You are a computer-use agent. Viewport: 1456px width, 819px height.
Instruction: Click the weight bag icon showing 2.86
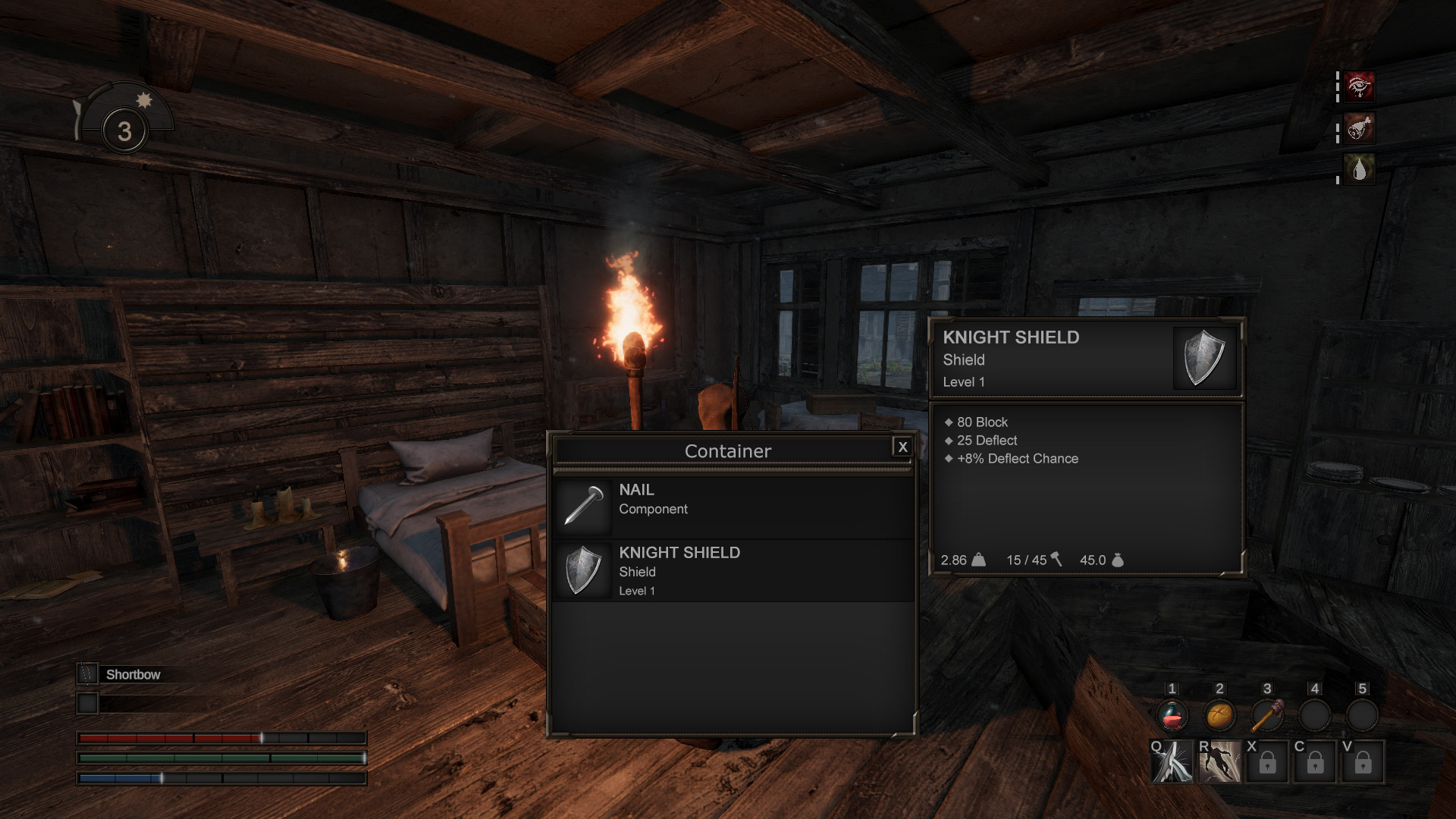tap(979, 560)
